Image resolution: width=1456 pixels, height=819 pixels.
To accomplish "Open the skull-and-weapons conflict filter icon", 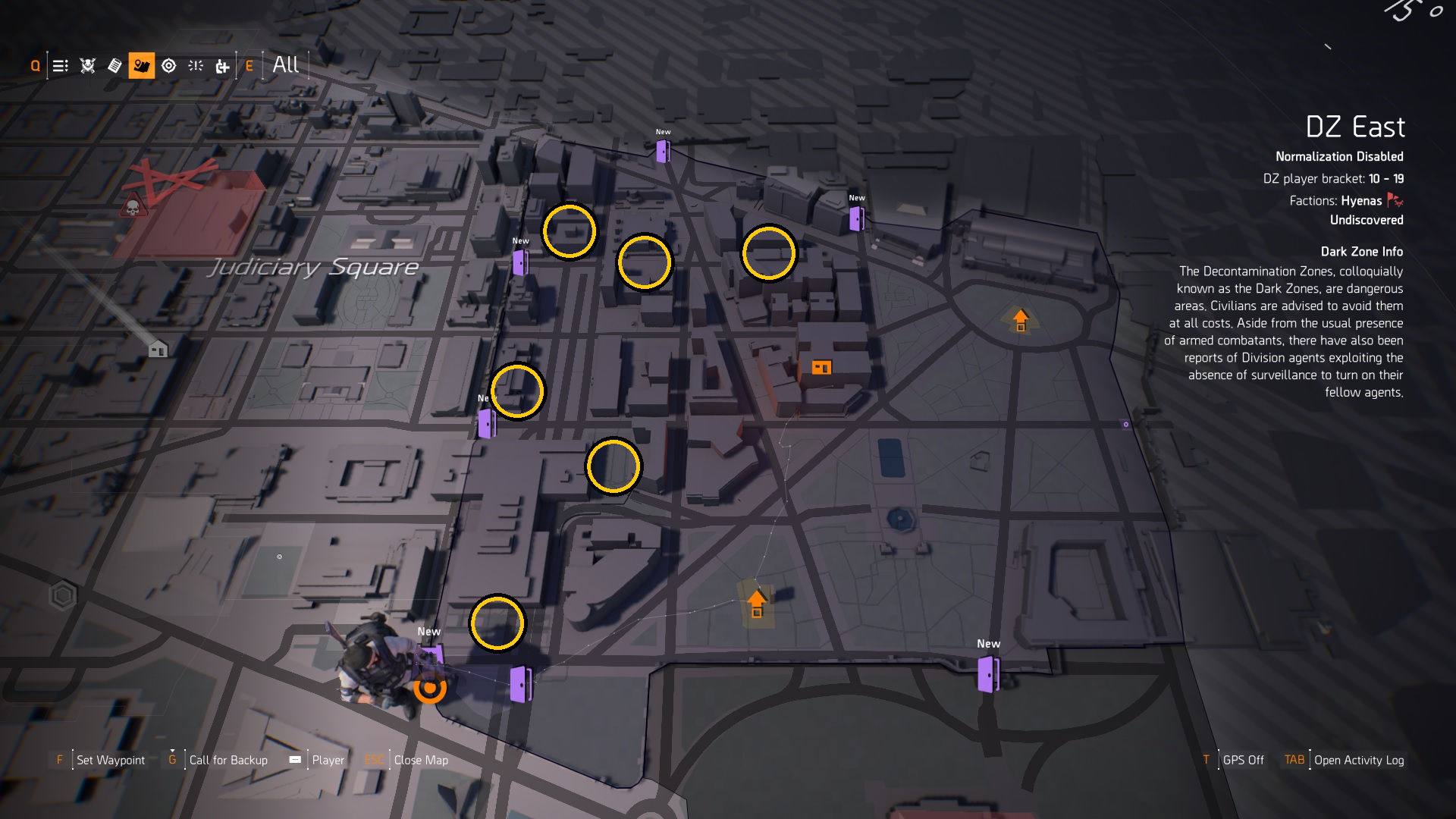I will pos(86,66).
